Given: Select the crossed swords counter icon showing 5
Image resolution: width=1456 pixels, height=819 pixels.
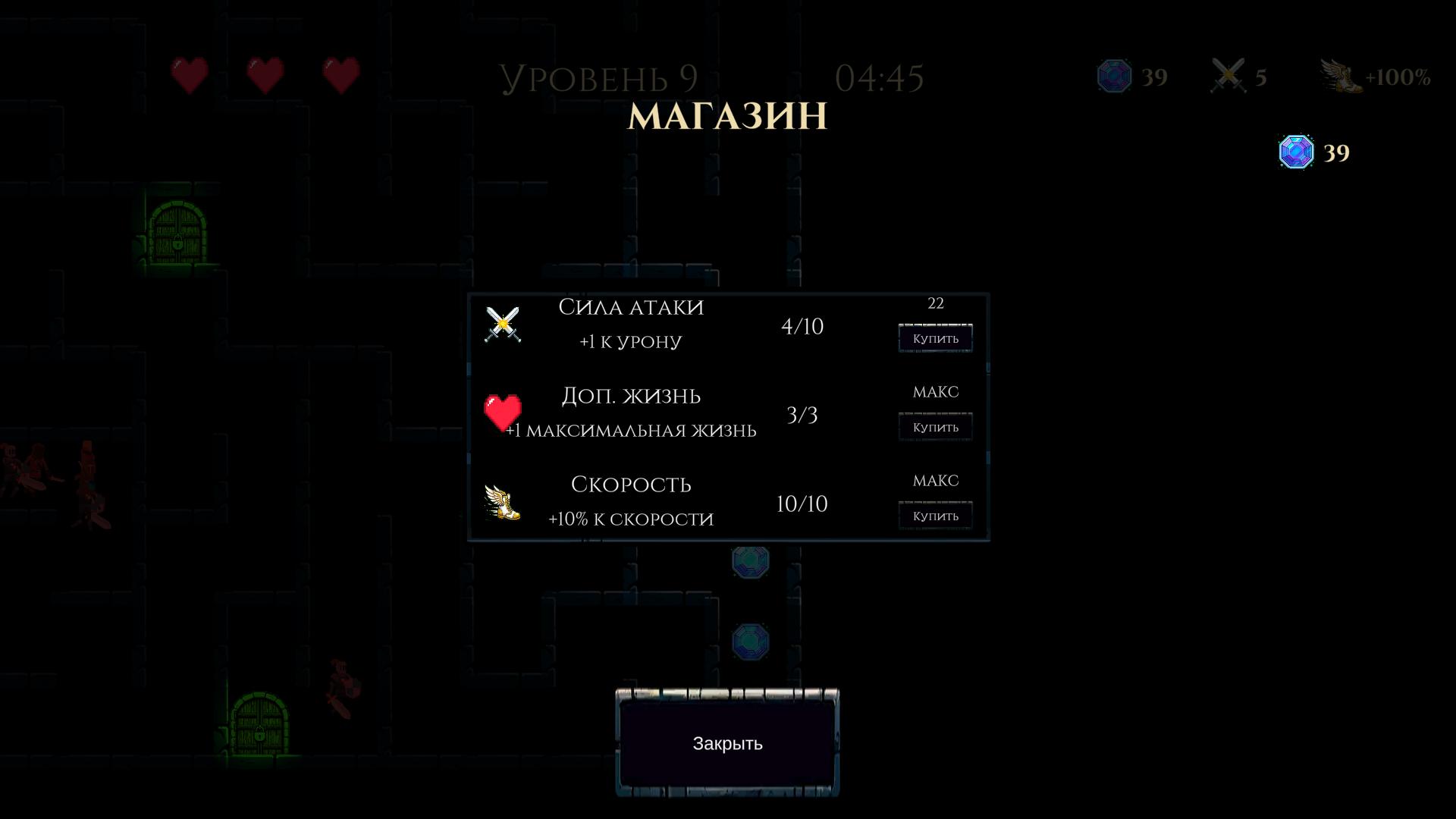Looking at the screenshot, I should point(1228,76).
